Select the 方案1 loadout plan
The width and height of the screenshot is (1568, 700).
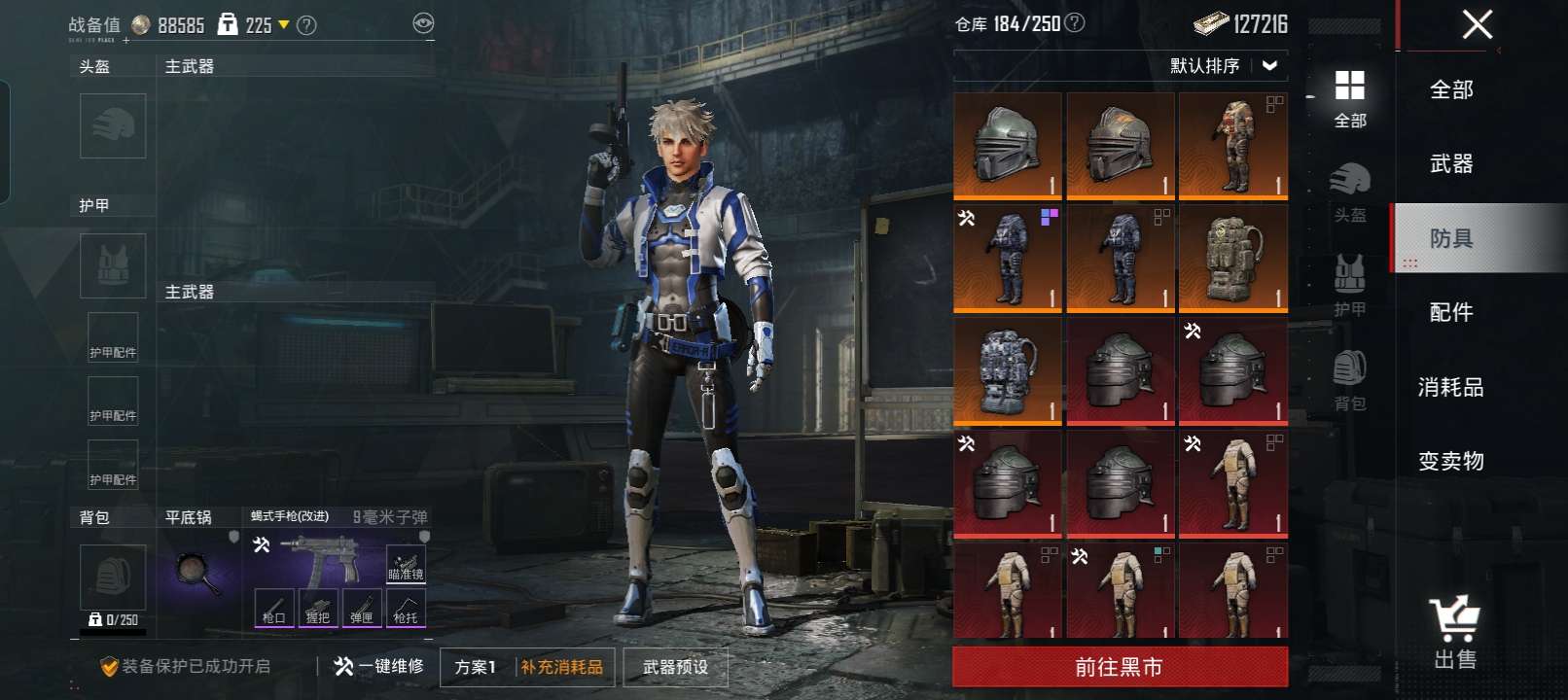tap(476, 667)
